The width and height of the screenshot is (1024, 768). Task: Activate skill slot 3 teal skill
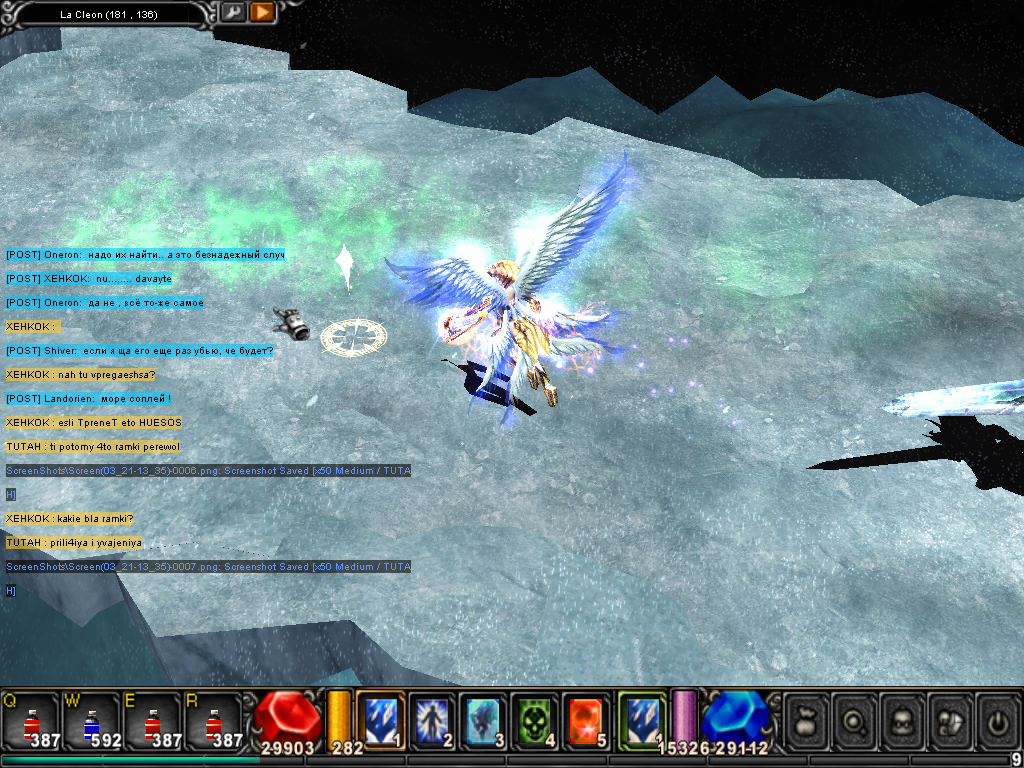click(484, 720)
